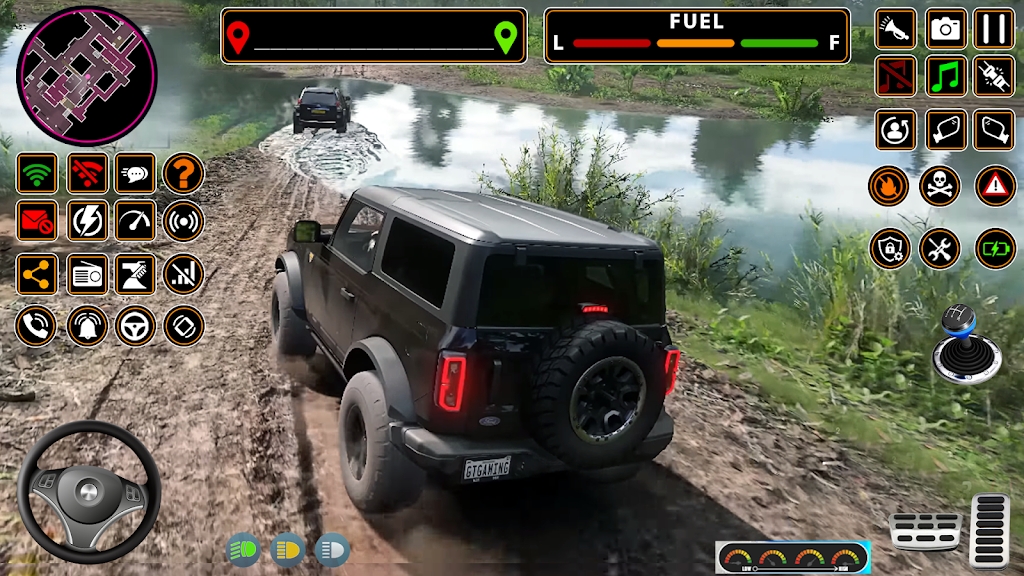
Task: Open the circular minimap
Action: [x=87, y=76]
